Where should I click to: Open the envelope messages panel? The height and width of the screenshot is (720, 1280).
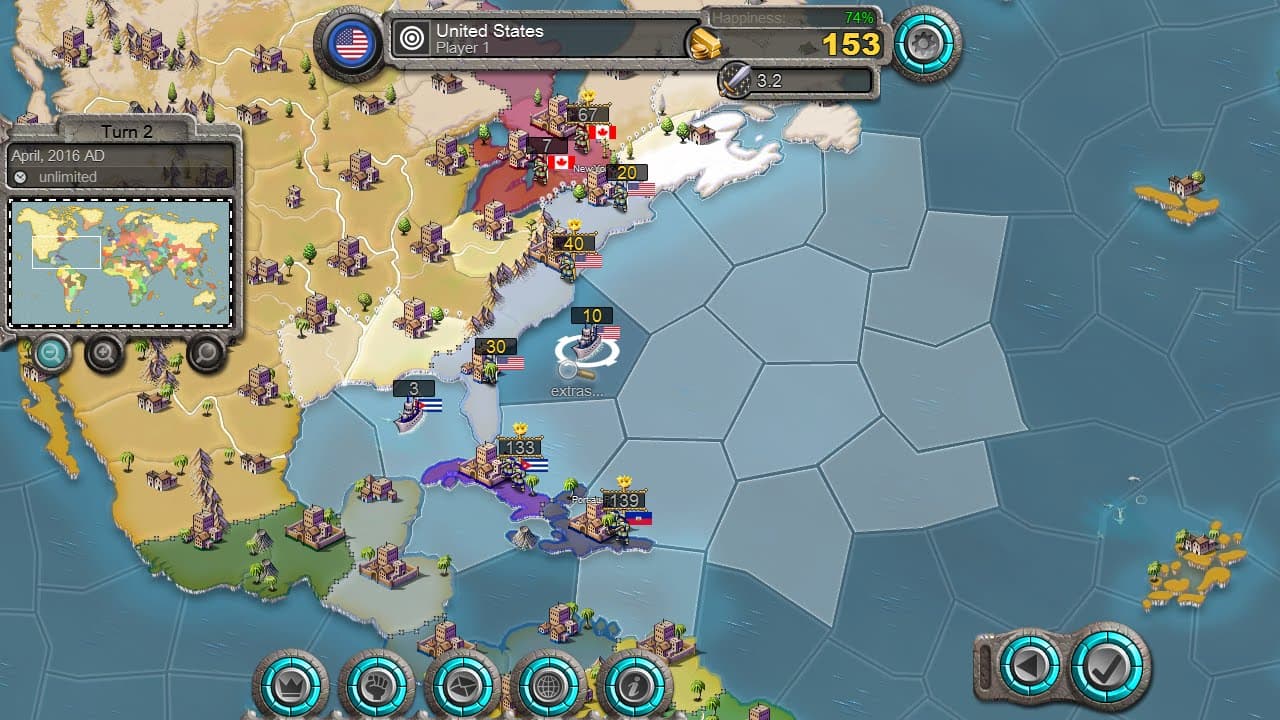[463, 687]
